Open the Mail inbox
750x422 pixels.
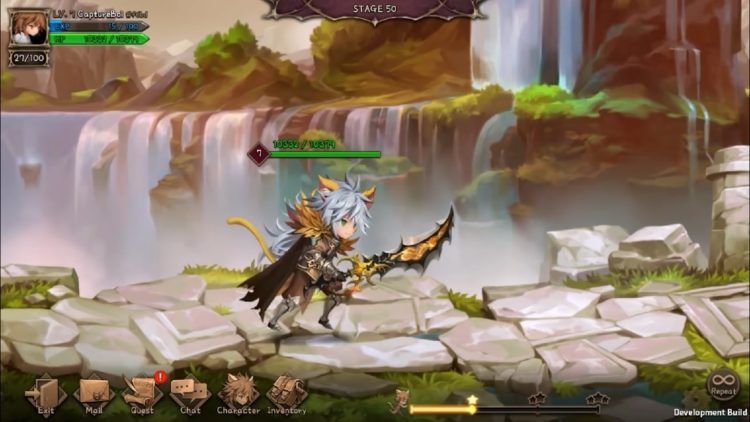tap(92, 392)
